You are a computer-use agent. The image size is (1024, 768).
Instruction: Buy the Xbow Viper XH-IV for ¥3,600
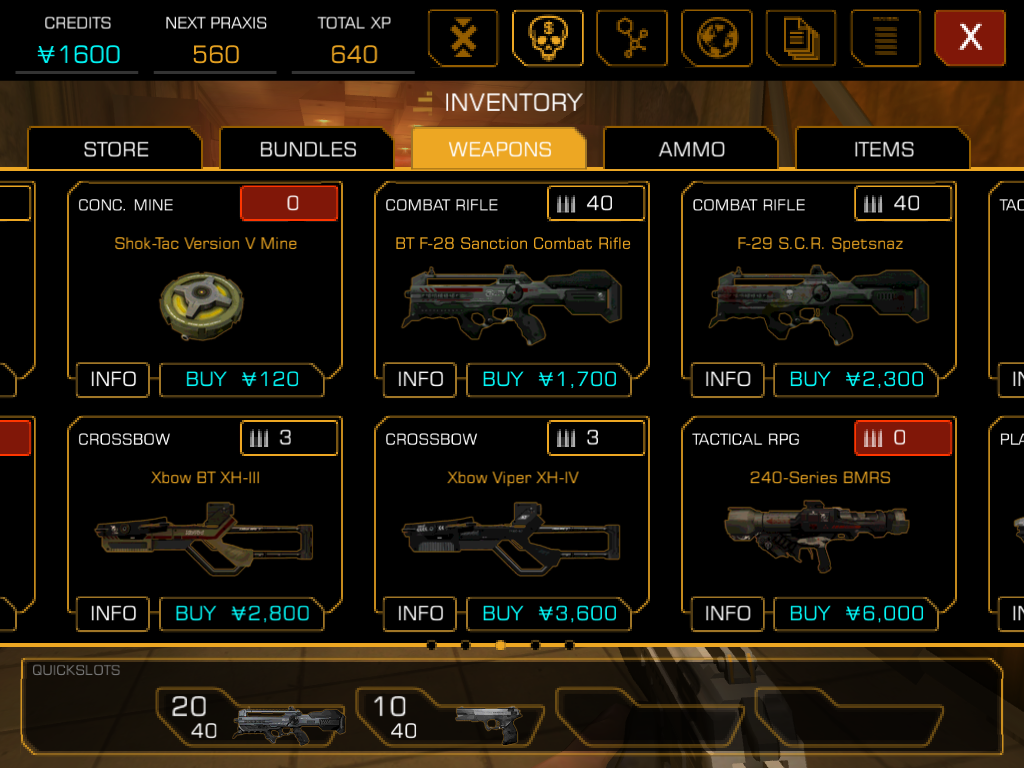tap(549, 614)
